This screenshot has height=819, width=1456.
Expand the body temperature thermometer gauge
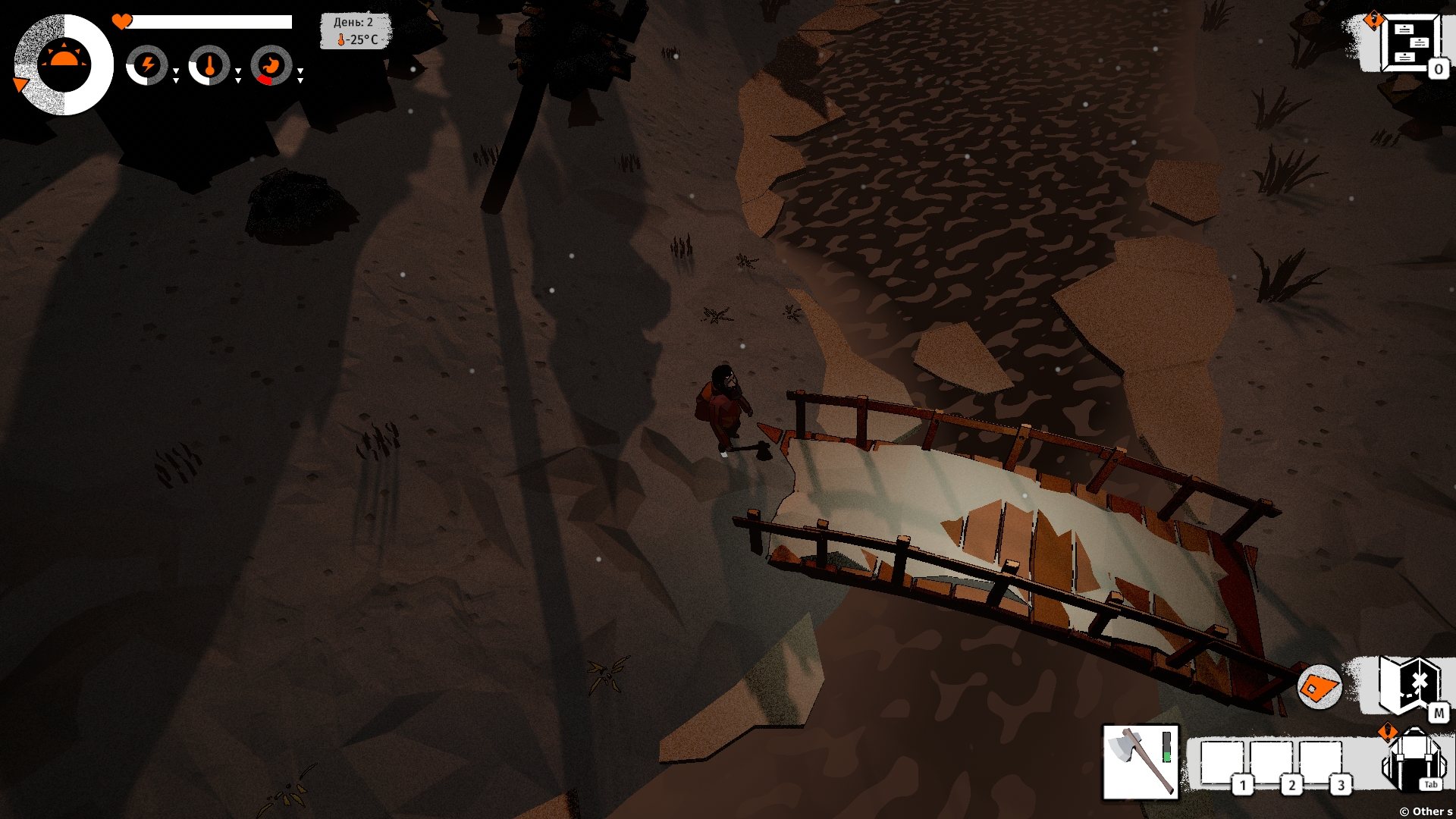click(209, 65)
